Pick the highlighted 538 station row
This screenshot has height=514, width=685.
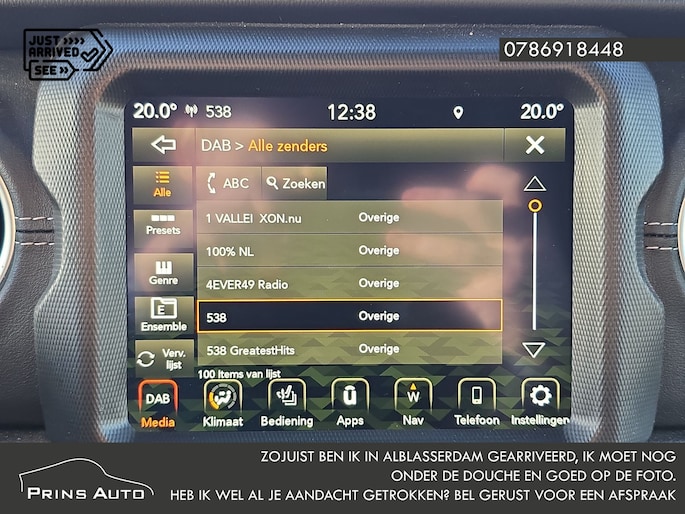click(348, 316)
